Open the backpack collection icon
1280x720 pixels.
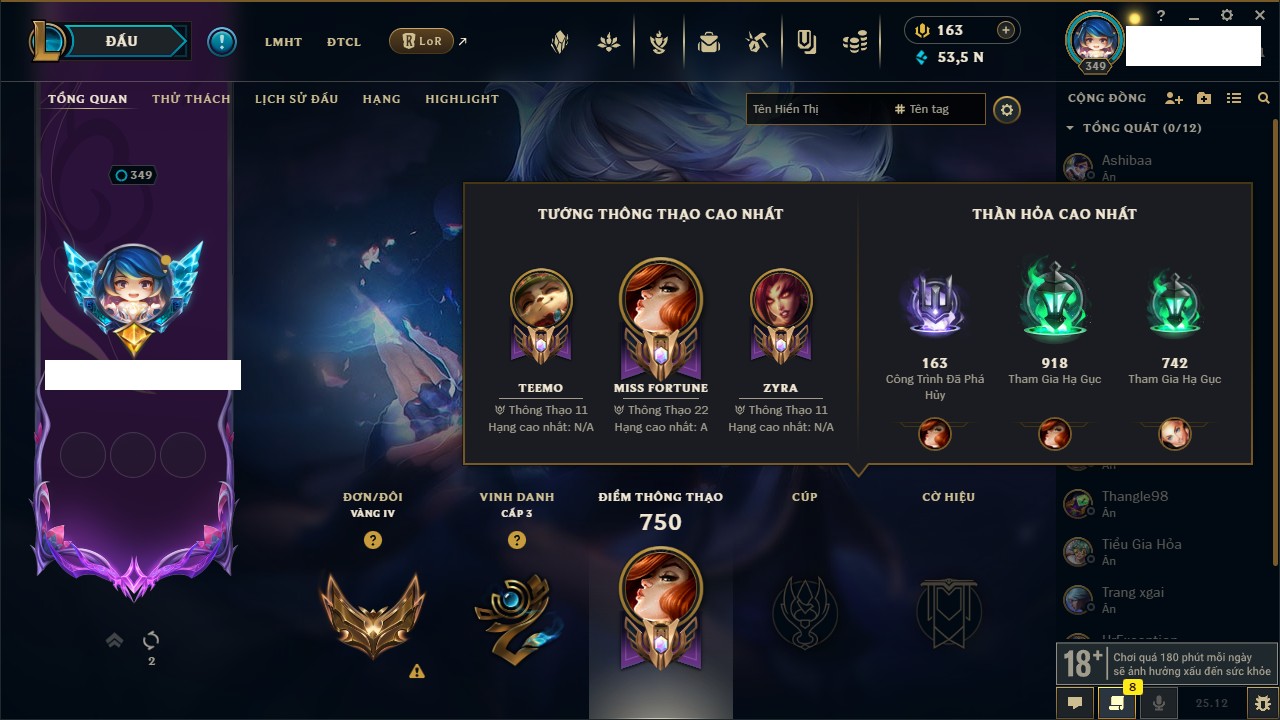(x=709, y=42)
